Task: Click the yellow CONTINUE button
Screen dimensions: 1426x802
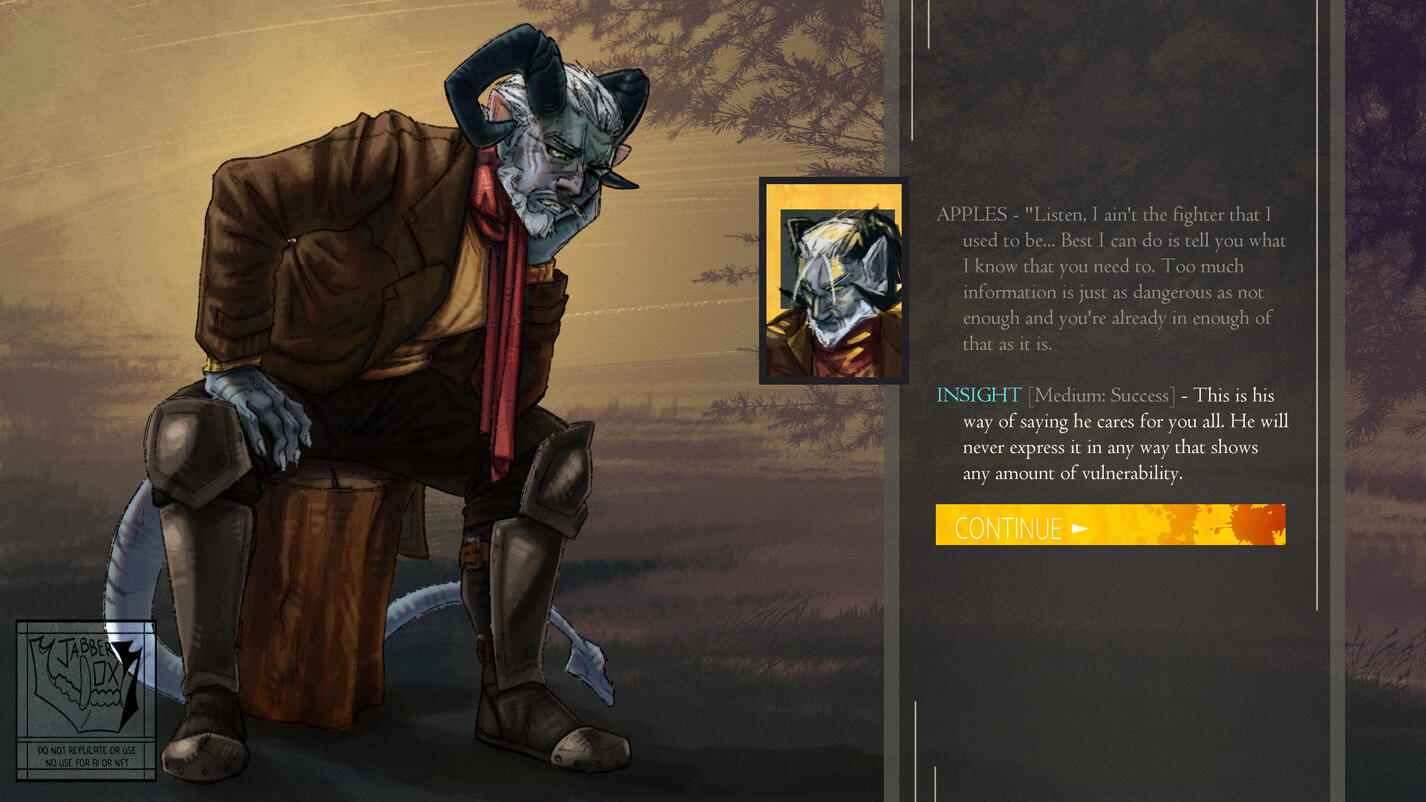Action: click(x=1109, y=525)
